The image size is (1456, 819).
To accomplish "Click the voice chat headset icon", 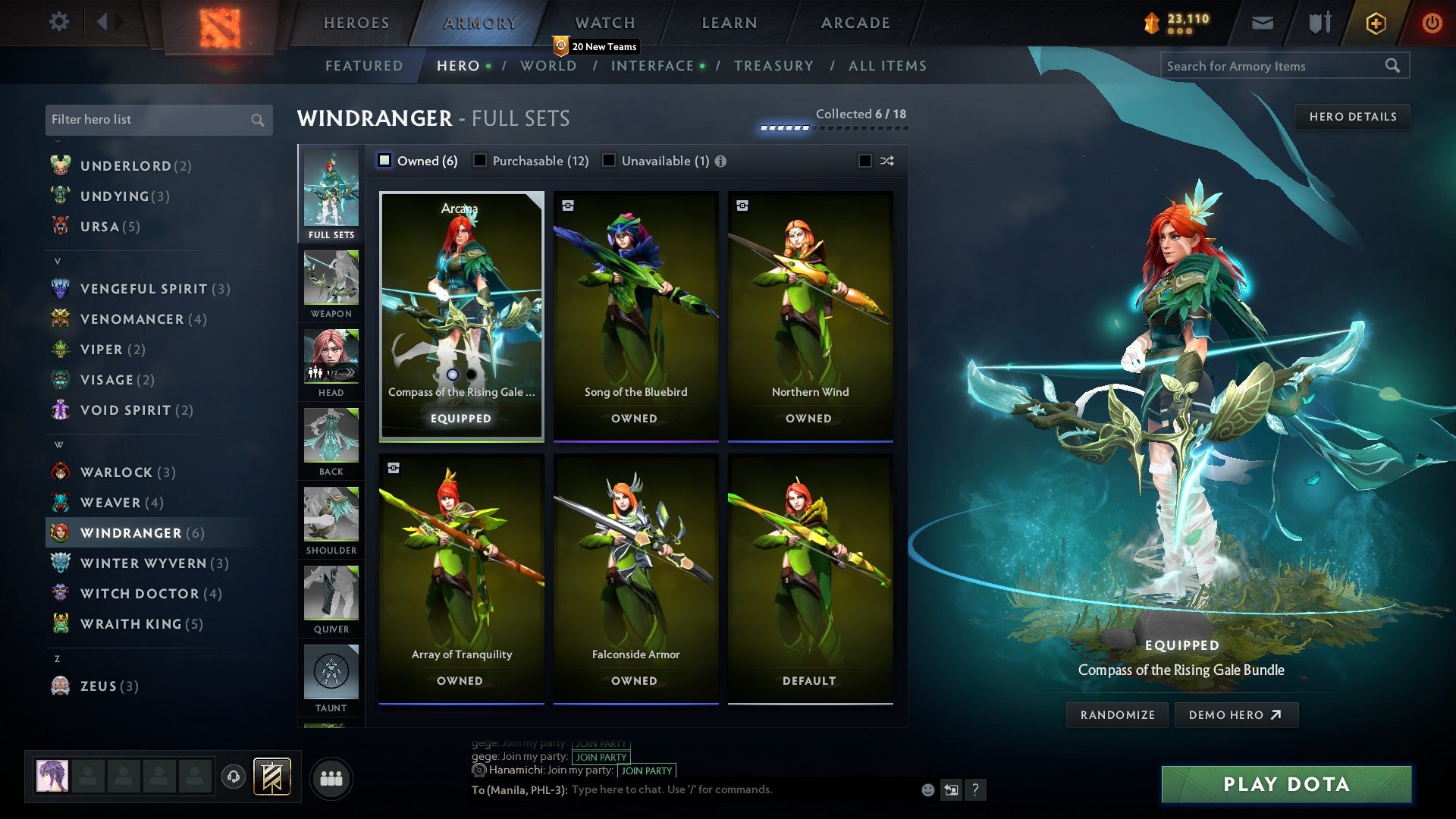I will [233, 777].
